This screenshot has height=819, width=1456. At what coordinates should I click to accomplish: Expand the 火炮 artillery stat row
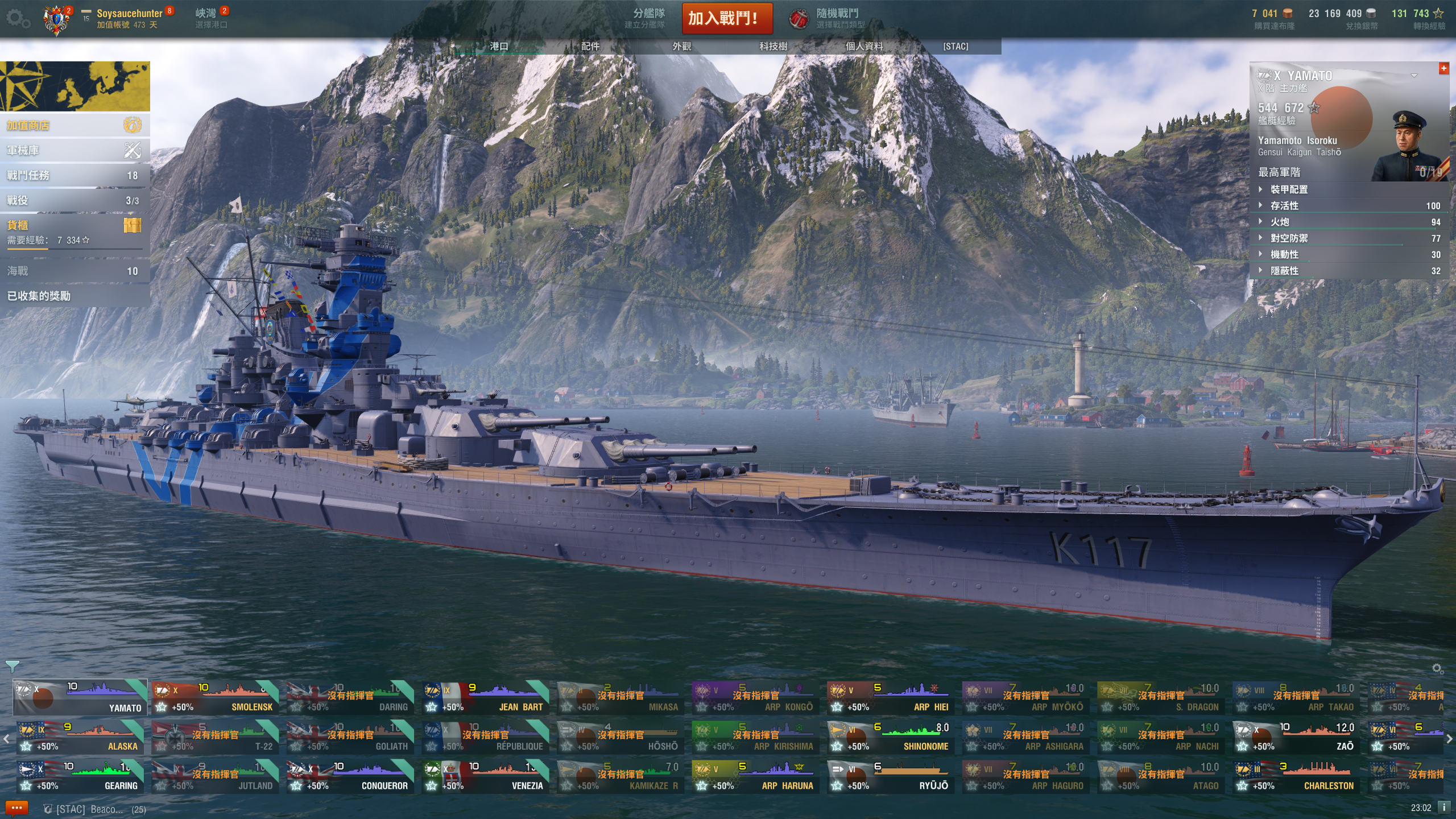(x=1280, y=222)
